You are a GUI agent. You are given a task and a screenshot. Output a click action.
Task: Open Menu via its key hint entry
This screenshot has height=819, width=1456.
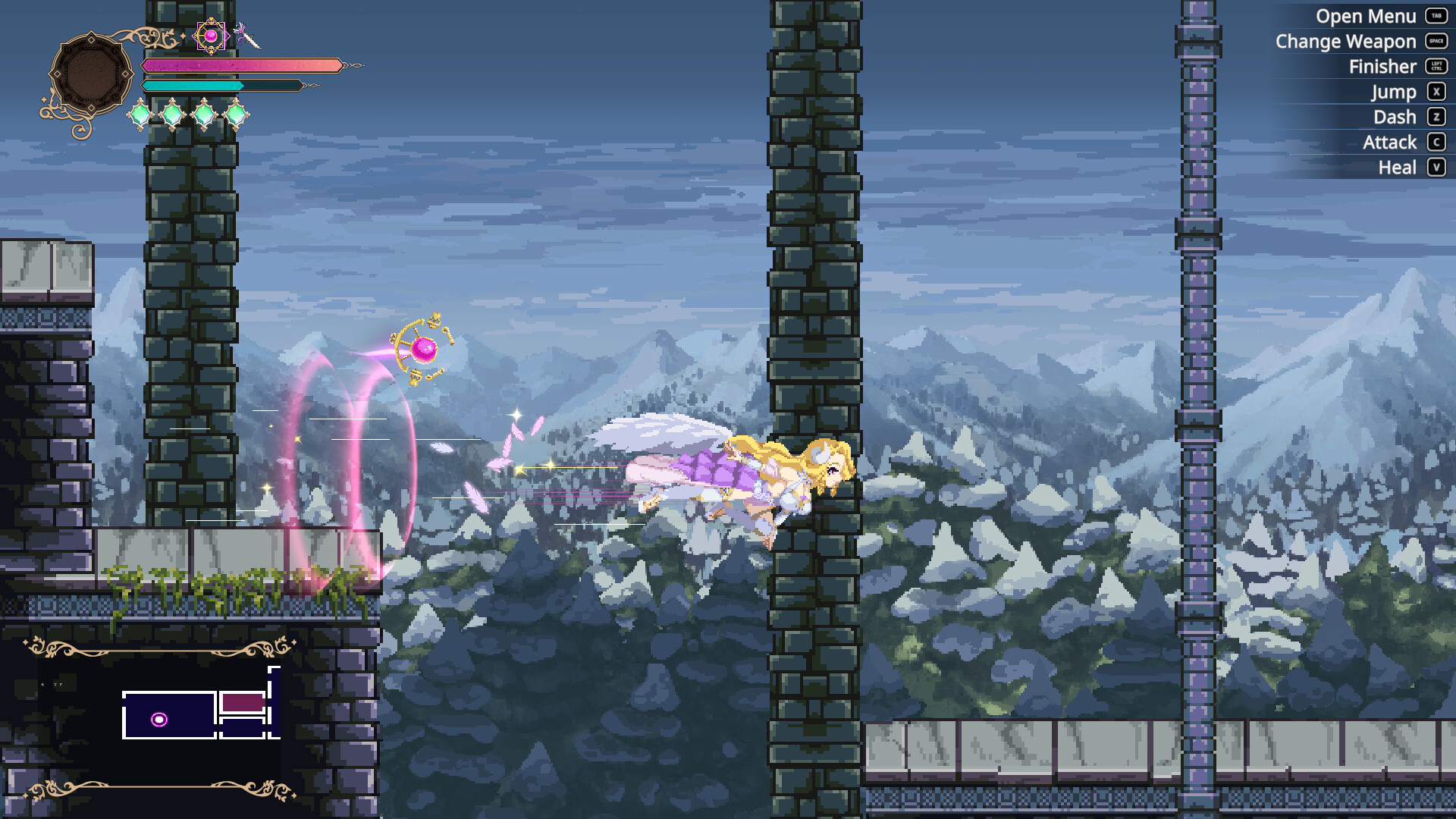tap(1367, 16)
